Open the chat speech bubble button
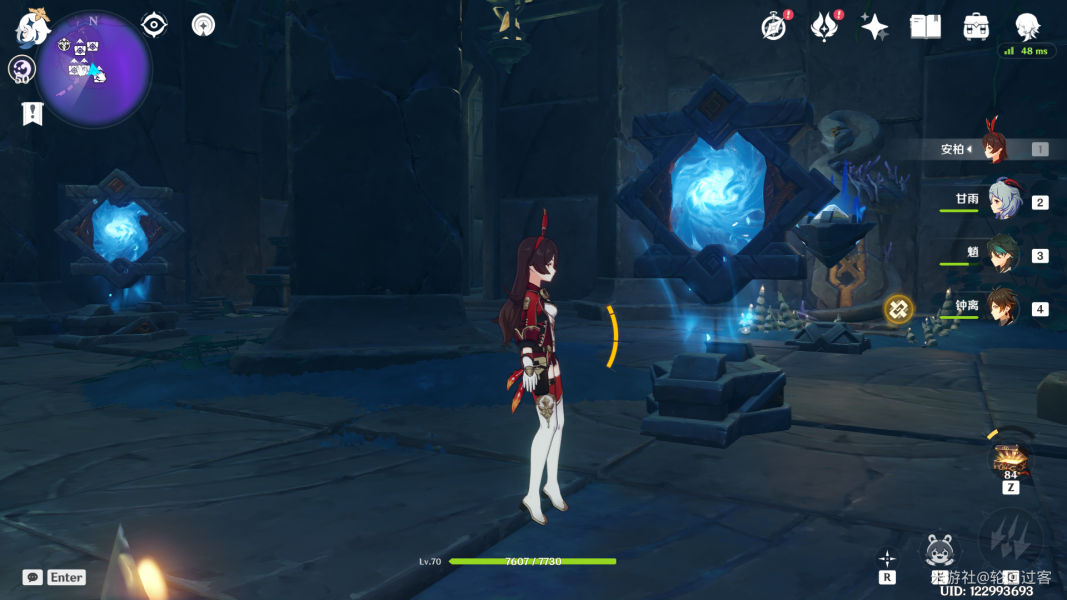This screenshot has height=600, width=1067. click(x=33, y=577)
